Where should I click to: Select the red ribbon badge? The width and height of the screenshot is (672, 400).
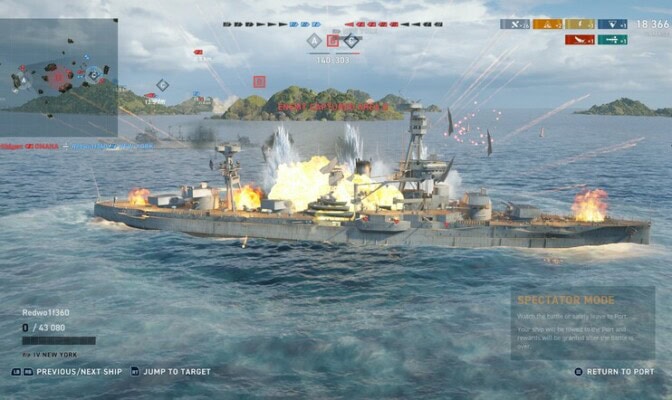(x=579, y=40)
